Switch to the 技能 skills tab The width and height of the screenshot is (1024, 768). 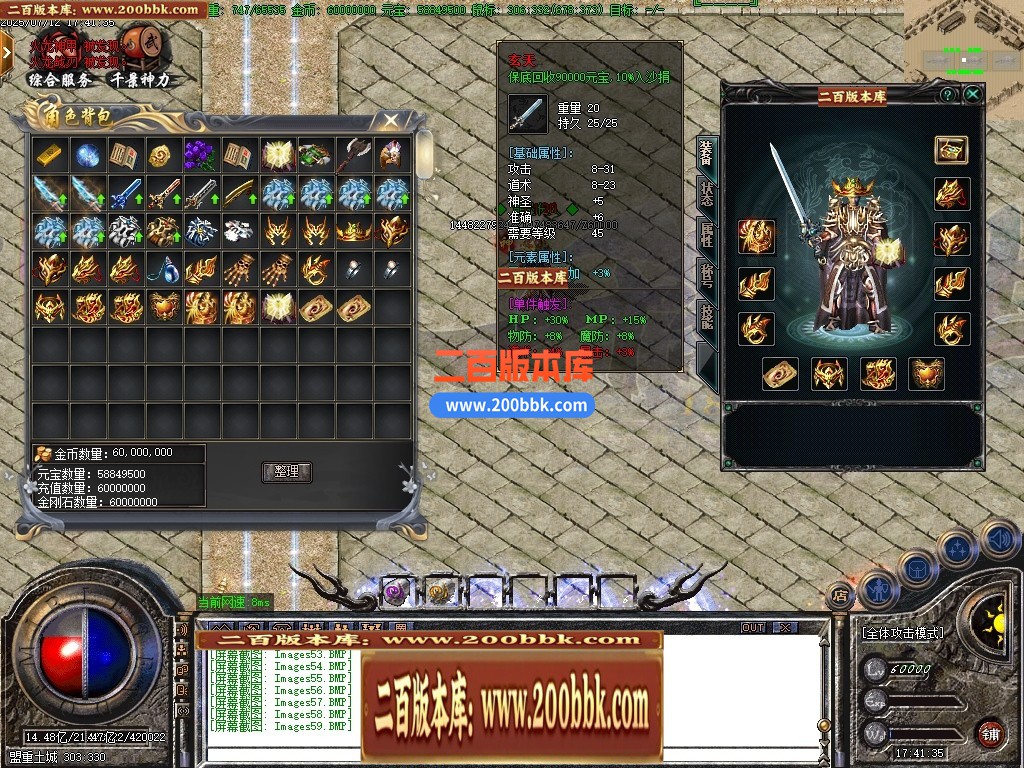pos(706,318)
